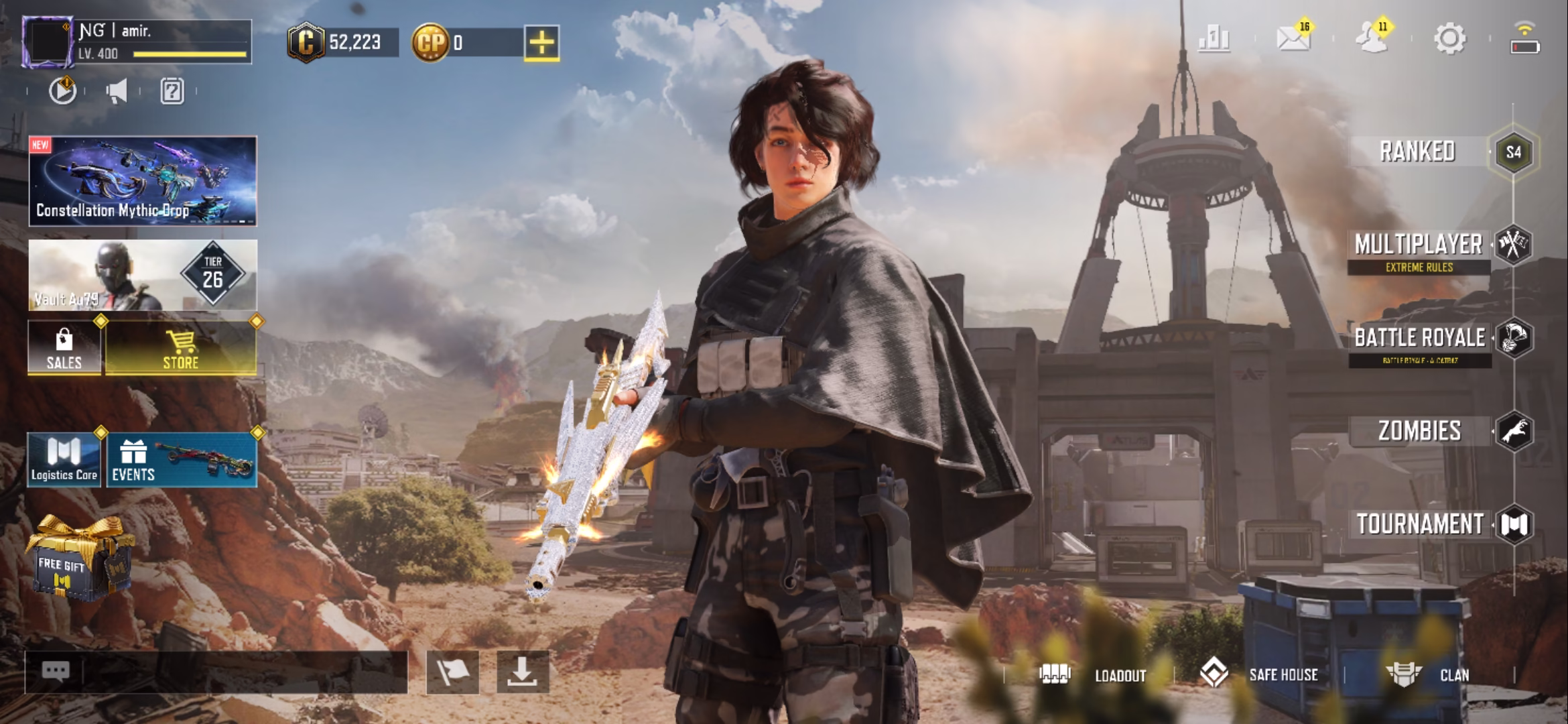Viewport: 1568px width, 724px height.
Task: Enter Battle Royale mode
Action: pos(1421,338)
